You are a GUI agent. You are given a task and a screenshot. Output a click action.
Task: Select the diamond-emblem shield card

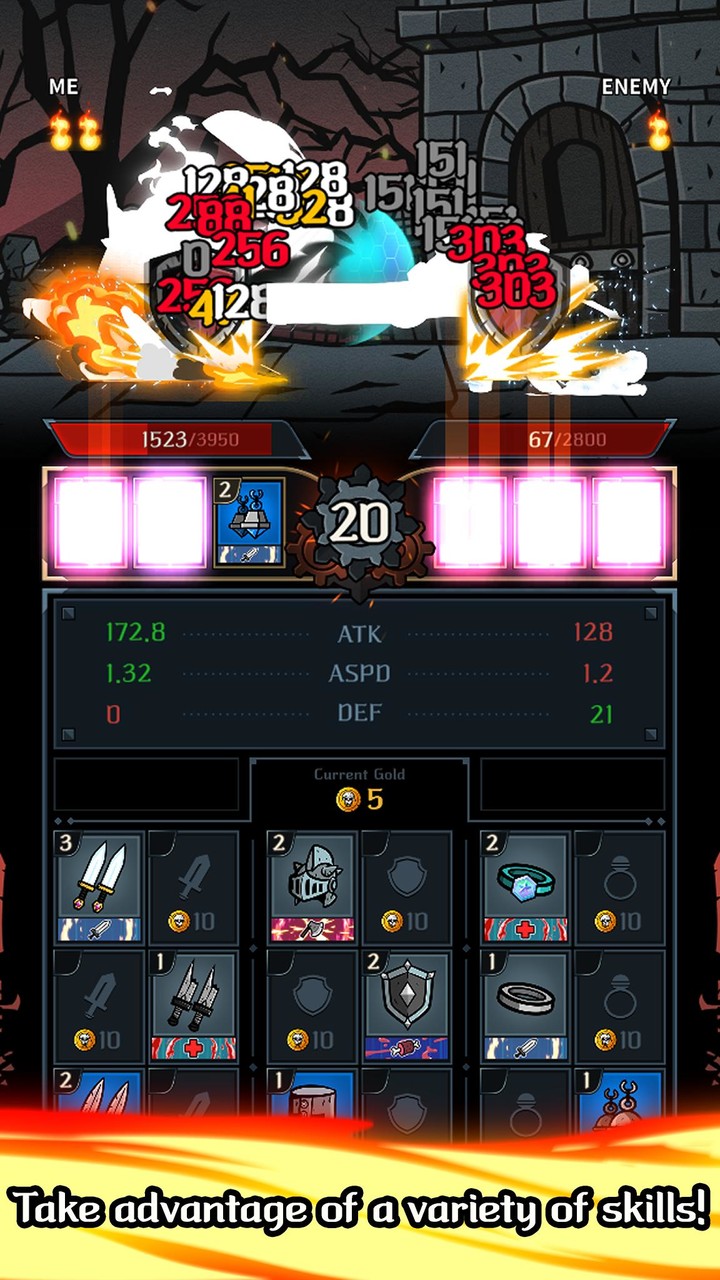(x=406, y=1006)
